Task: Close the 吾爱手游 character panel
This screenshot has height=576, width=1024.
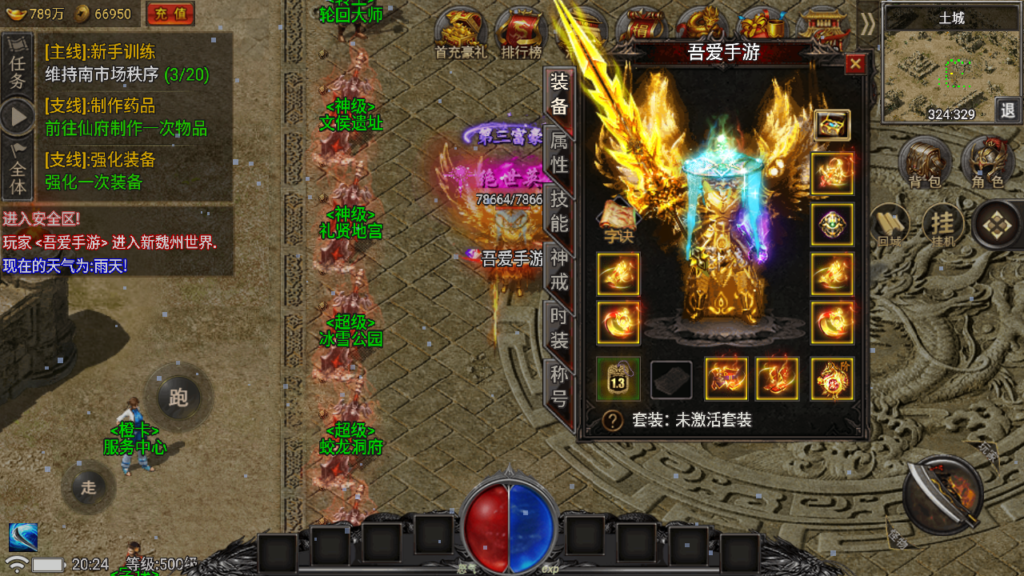Action: 854,64
